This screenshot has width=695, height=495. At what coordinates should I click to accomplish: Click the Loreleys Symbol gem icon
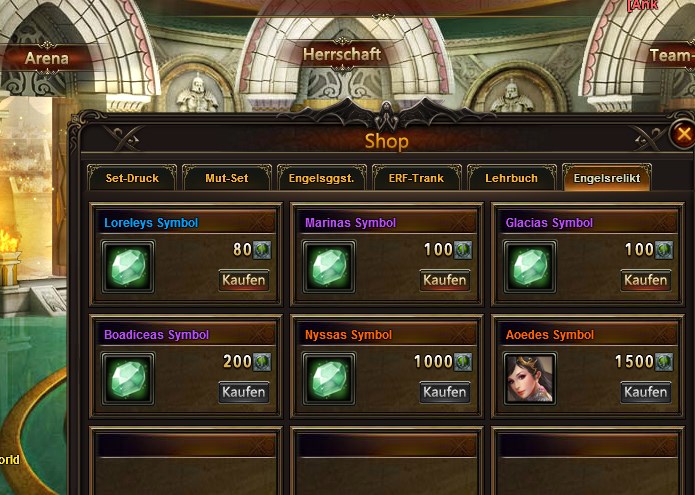point(128,268)
